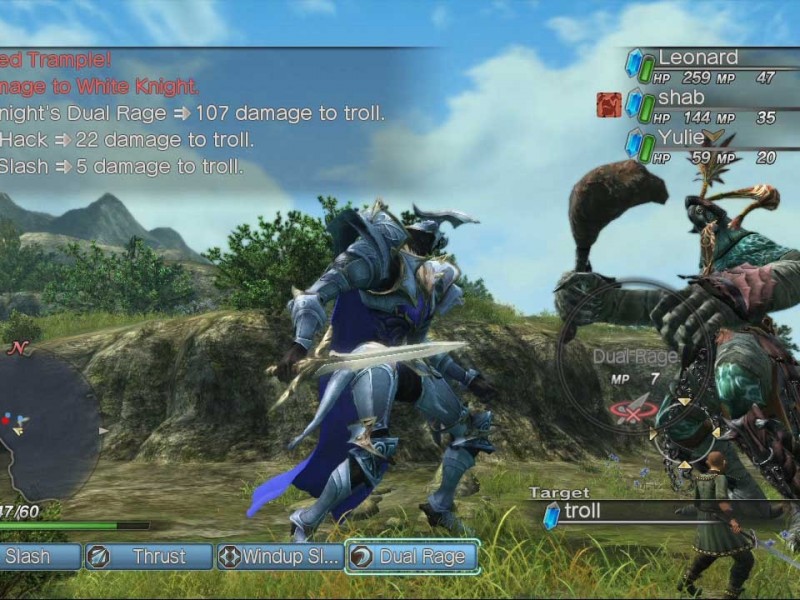Click the red status icon beside shab
The image size is (800, 600).
click(x=609, y=105)
